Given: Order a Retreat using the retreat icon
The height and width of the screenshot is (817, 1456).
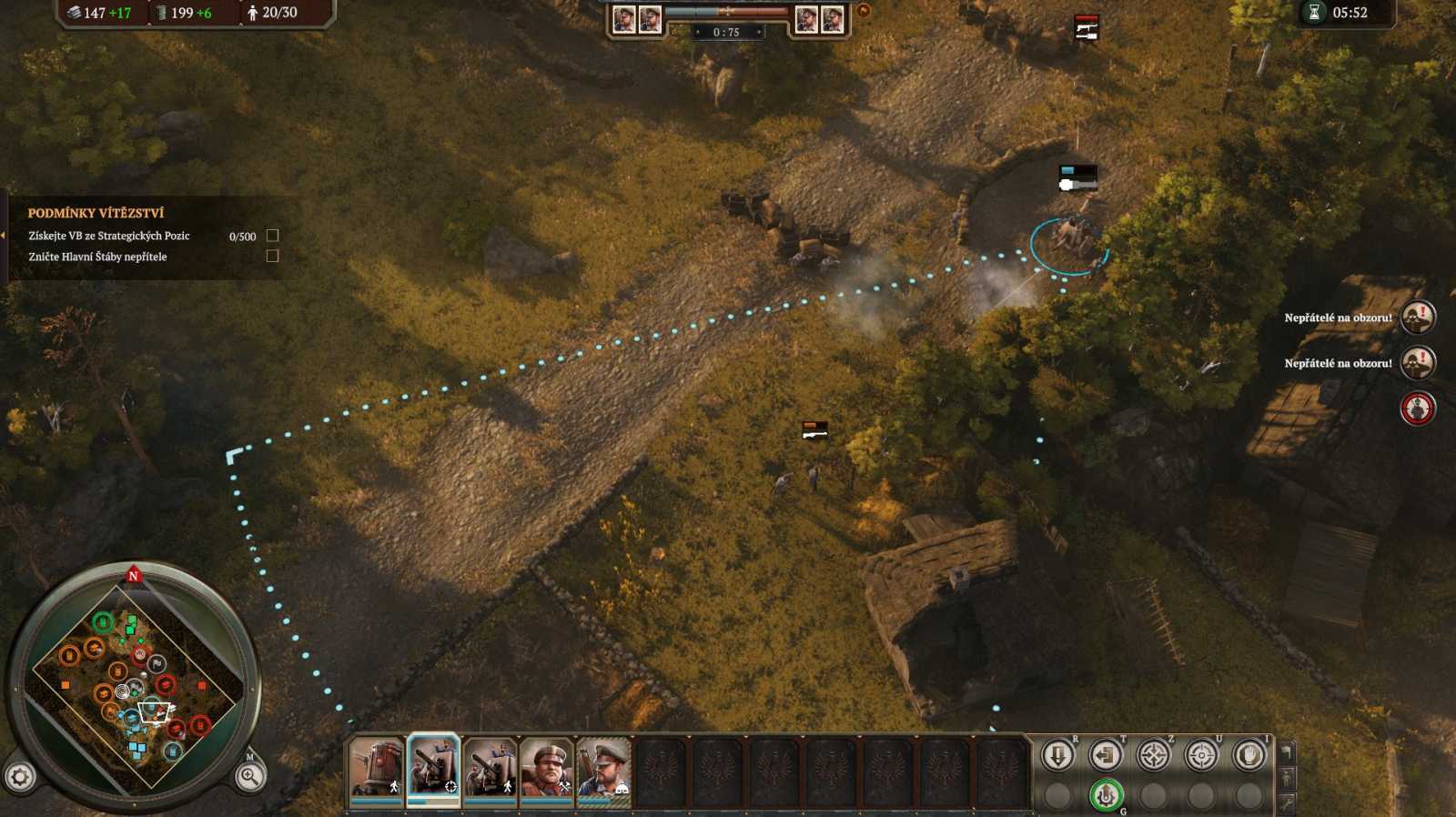Looking at the screenshot, I should point(1107,755).
